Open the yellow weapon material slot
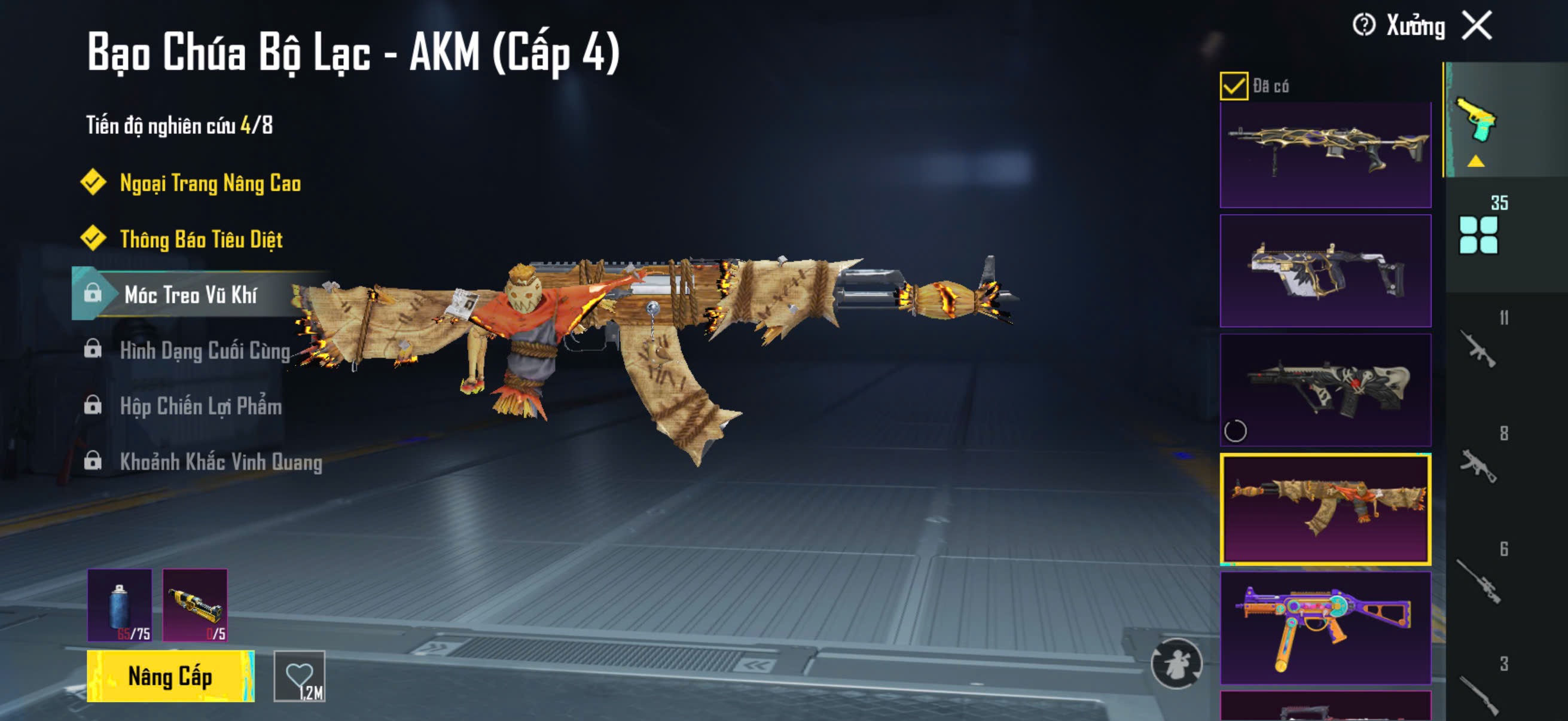 [x=195, y=606]
